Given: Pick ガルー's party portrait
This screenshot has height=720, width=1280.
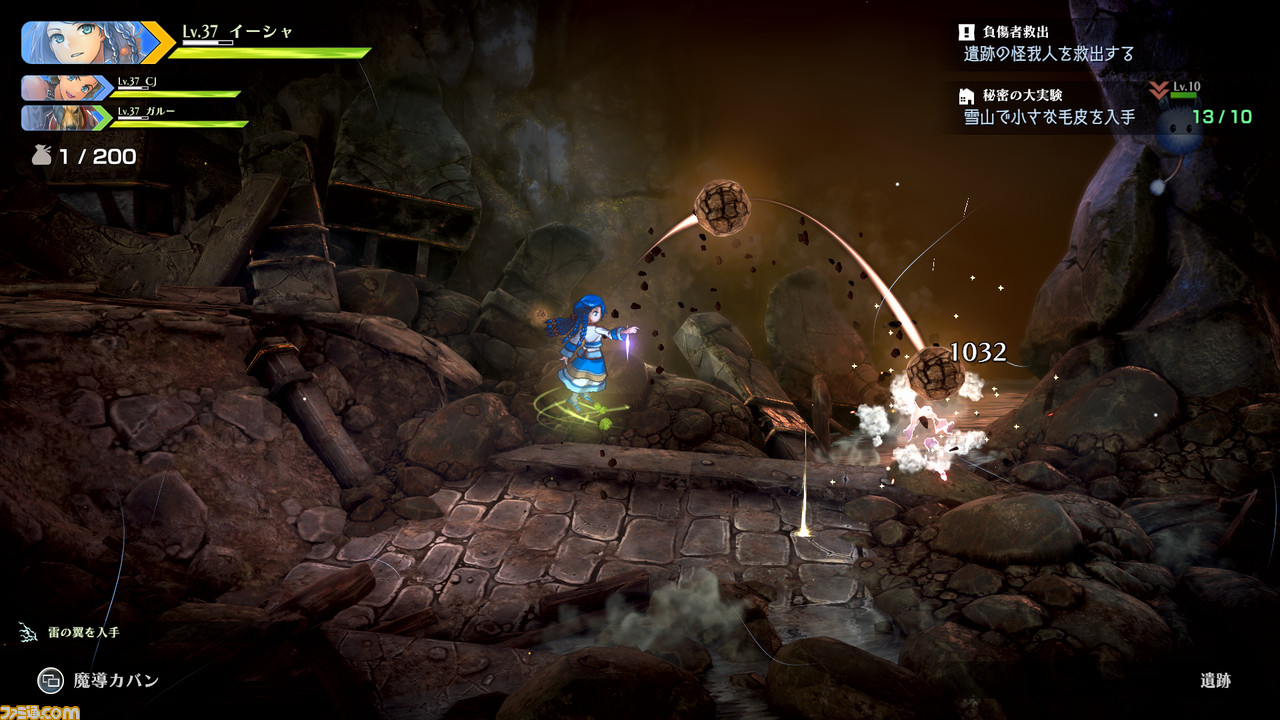Looking at the screenshot, I should (x=63, y=118).
